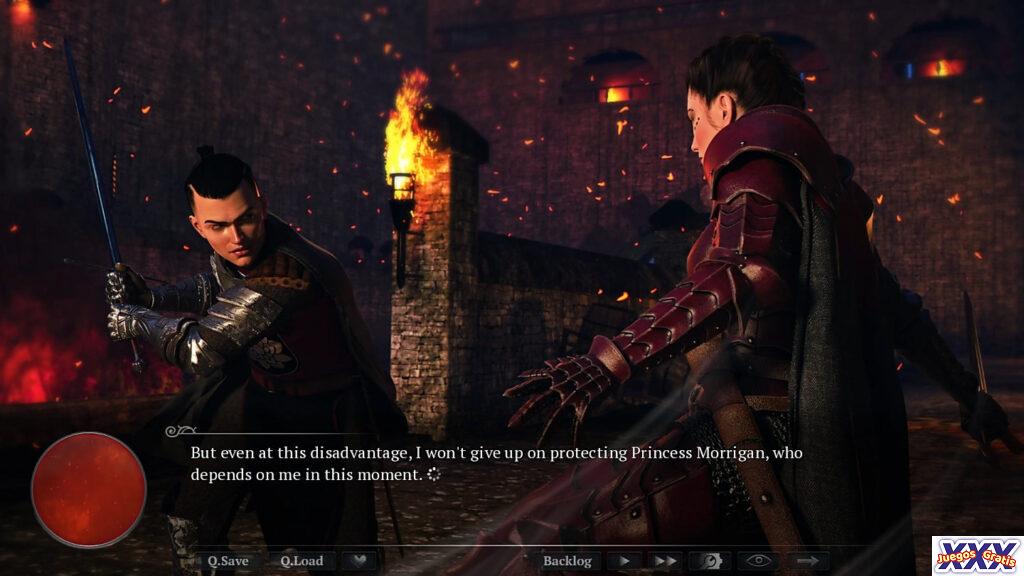1024x576 pixels.
Task: Open the Backlog of past dialogue
Action: (x=567, y=561)
